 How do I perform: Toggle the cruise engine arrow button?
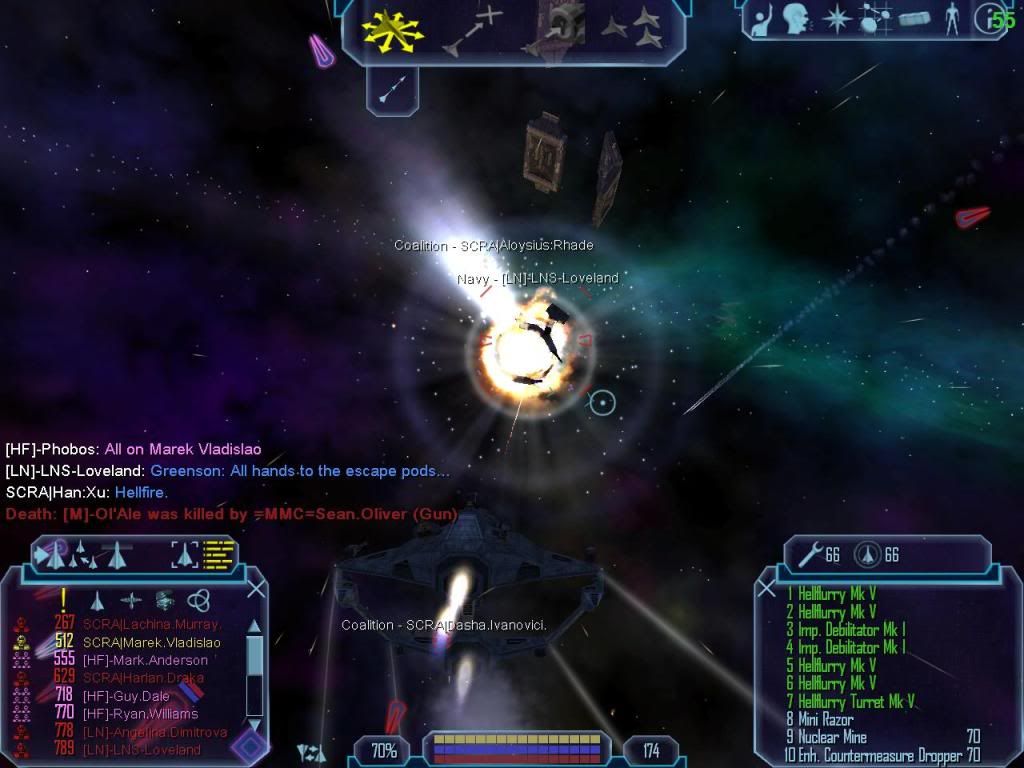pyautogui.click(x=392, y=90)
